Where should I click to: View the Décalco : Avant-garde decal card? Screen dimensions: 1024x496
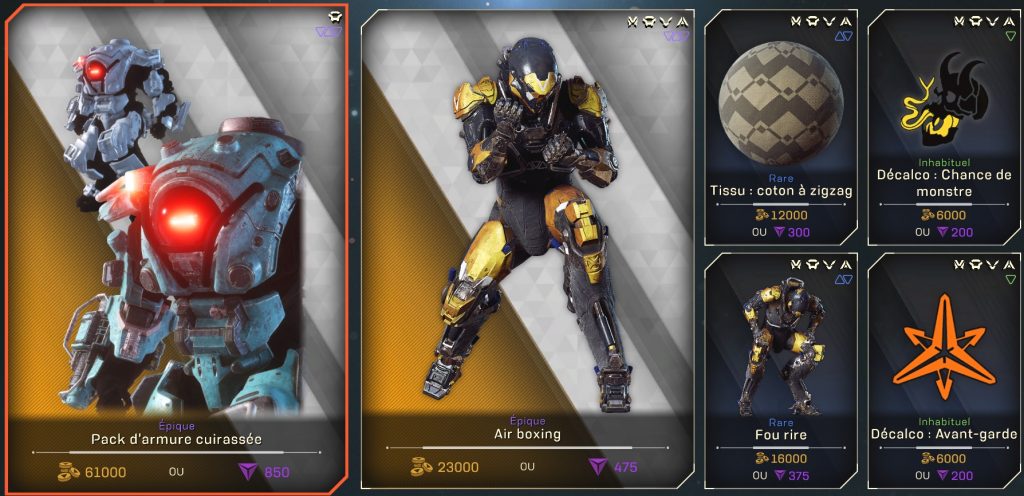tap(944, 370)
